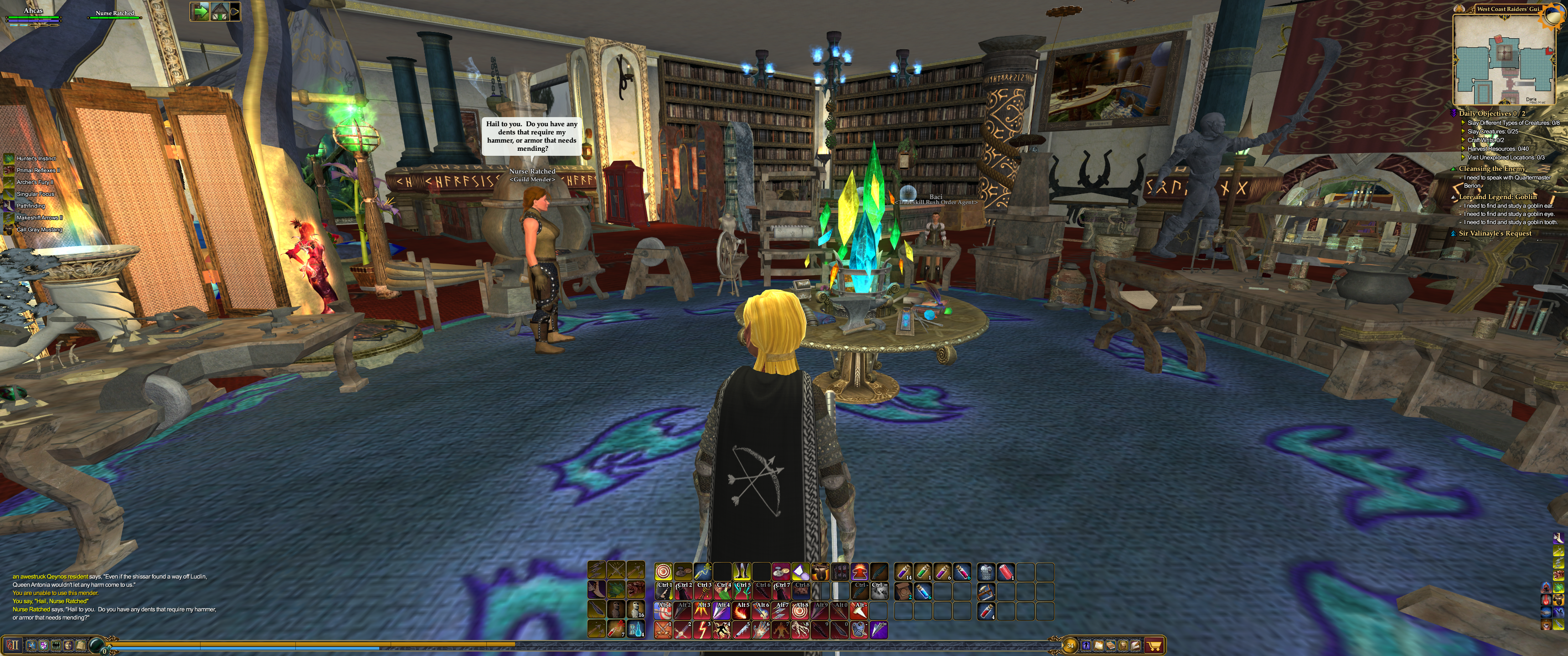The width and height of the screenshot is (1568, 656).
Task: Select the chainmail armor hotbar slot
Action: (x=986, y=571)
